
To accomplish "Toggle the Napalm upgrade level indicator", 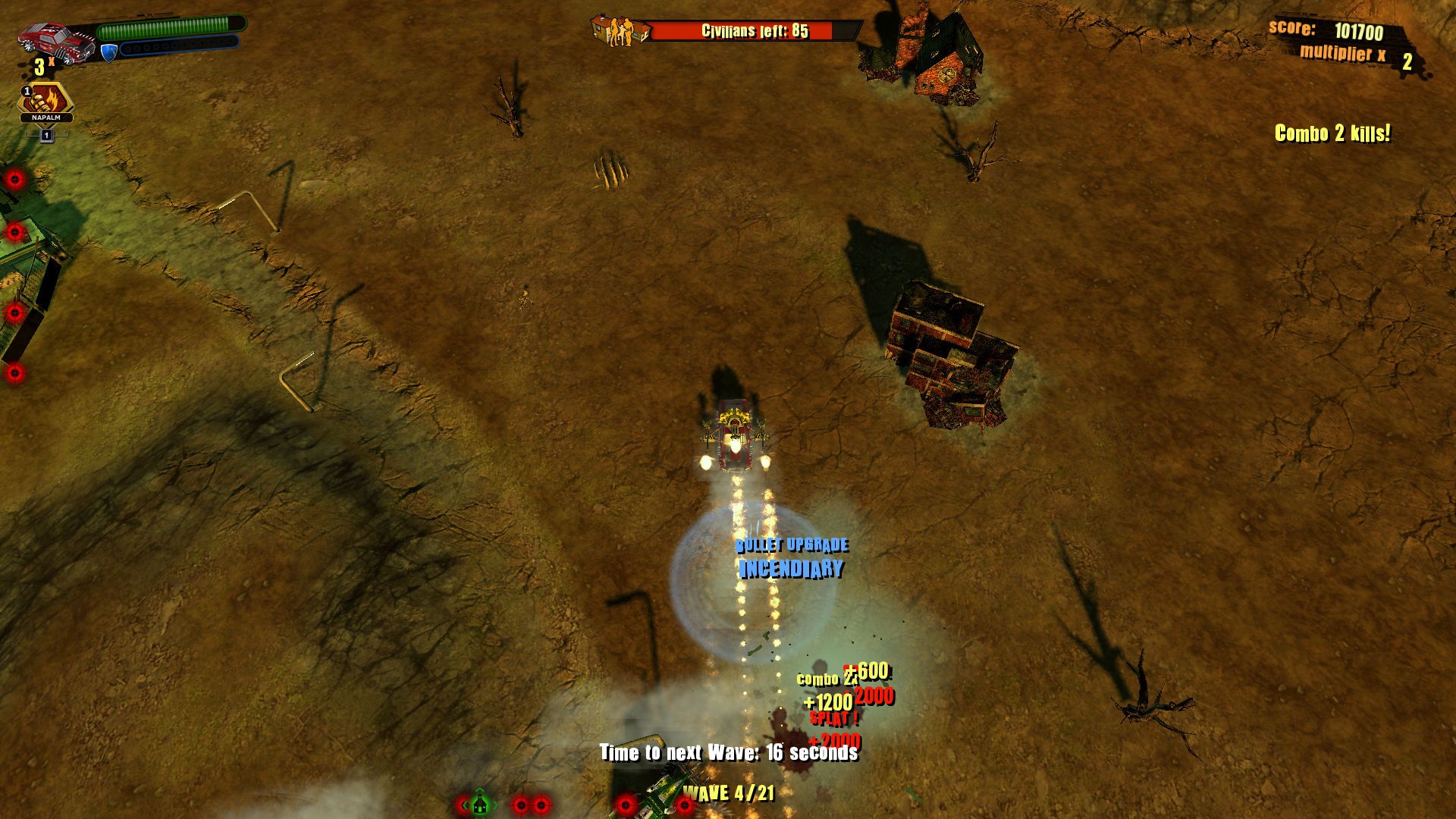I will pos(47,134).
